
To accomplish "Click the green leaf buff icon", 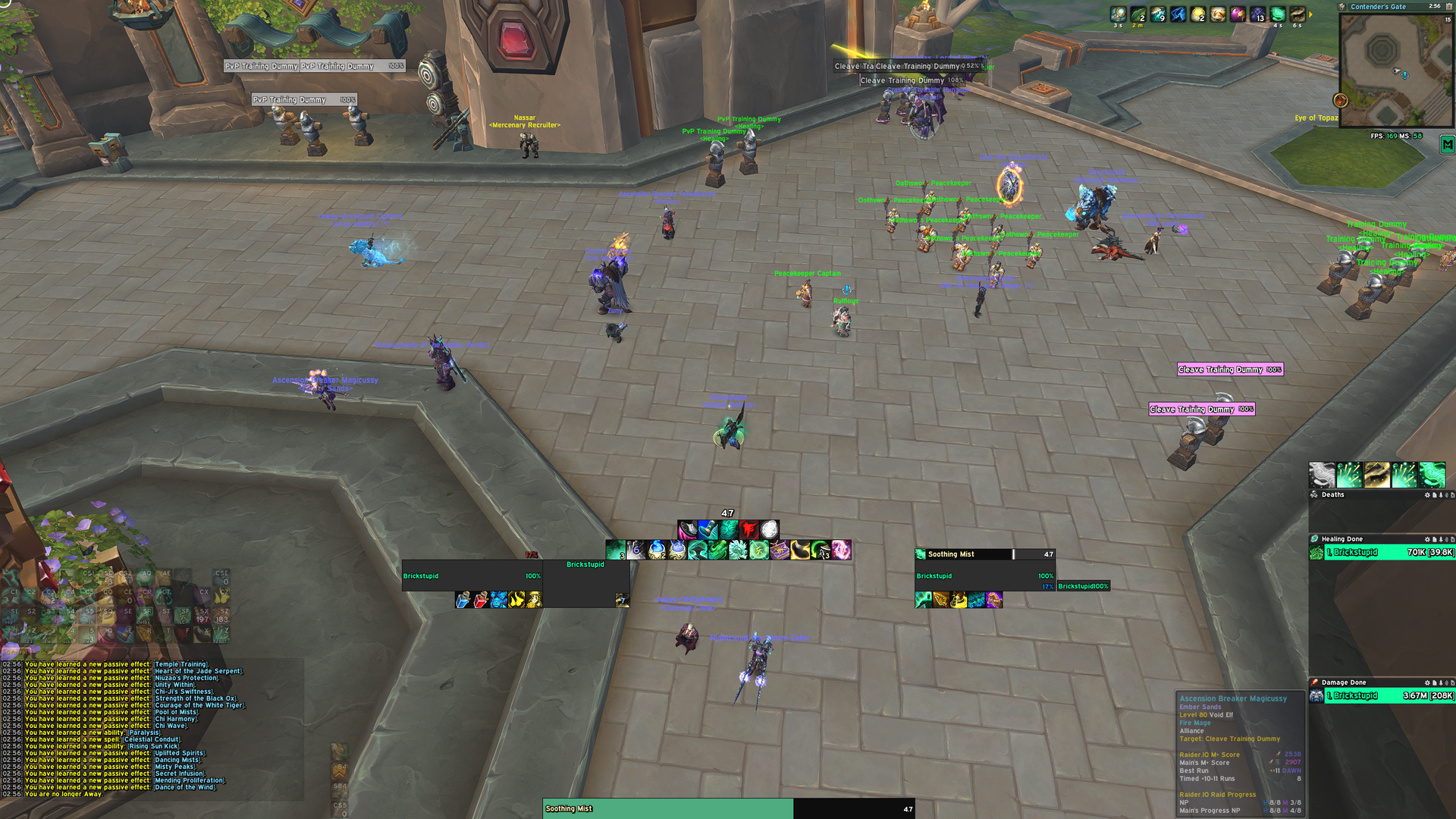I will click(1138, 14).
